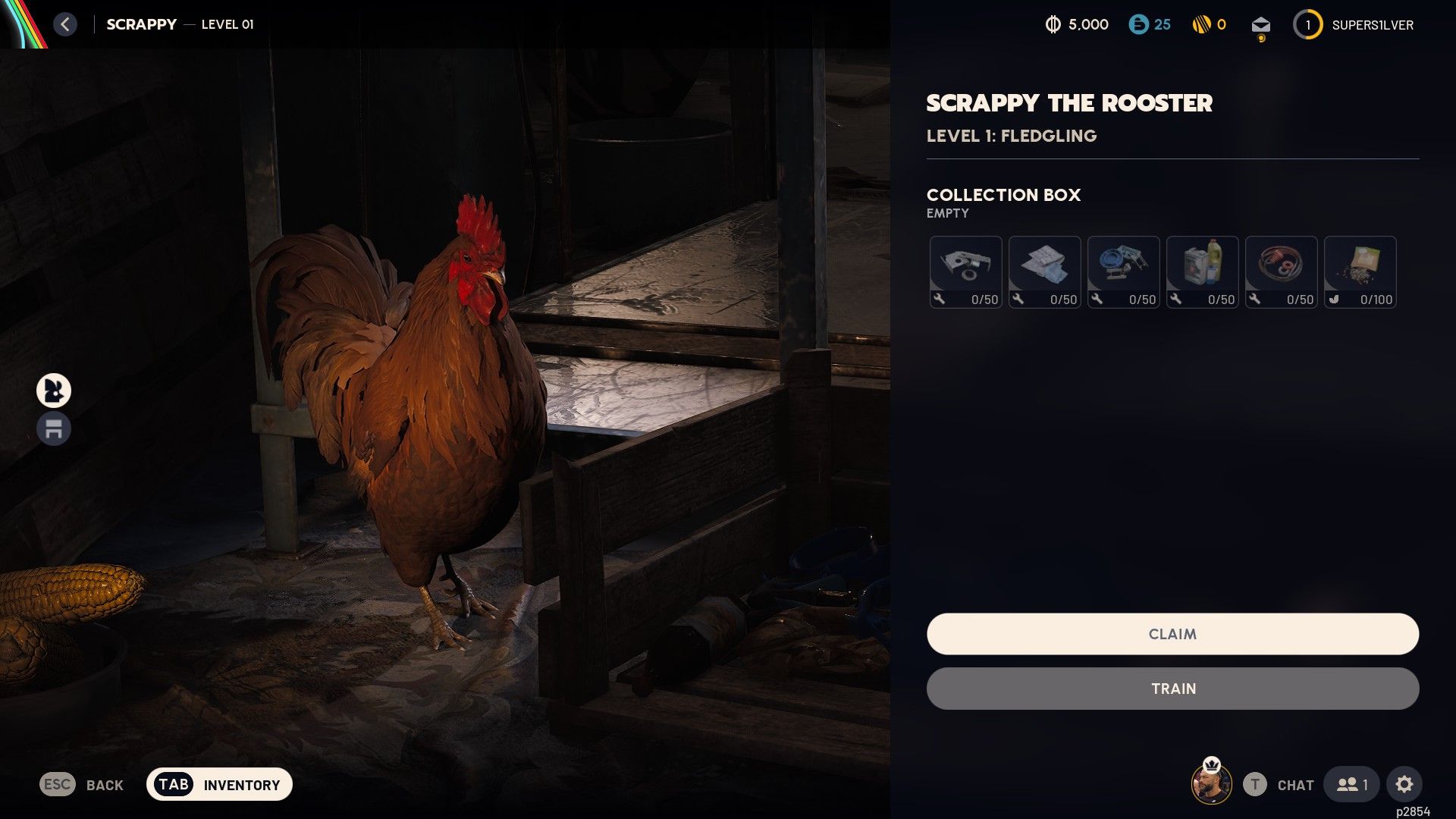Switch to the workbench icon below the rooster
This screenshot has width=1456, height=819.
tap(54, 429)
